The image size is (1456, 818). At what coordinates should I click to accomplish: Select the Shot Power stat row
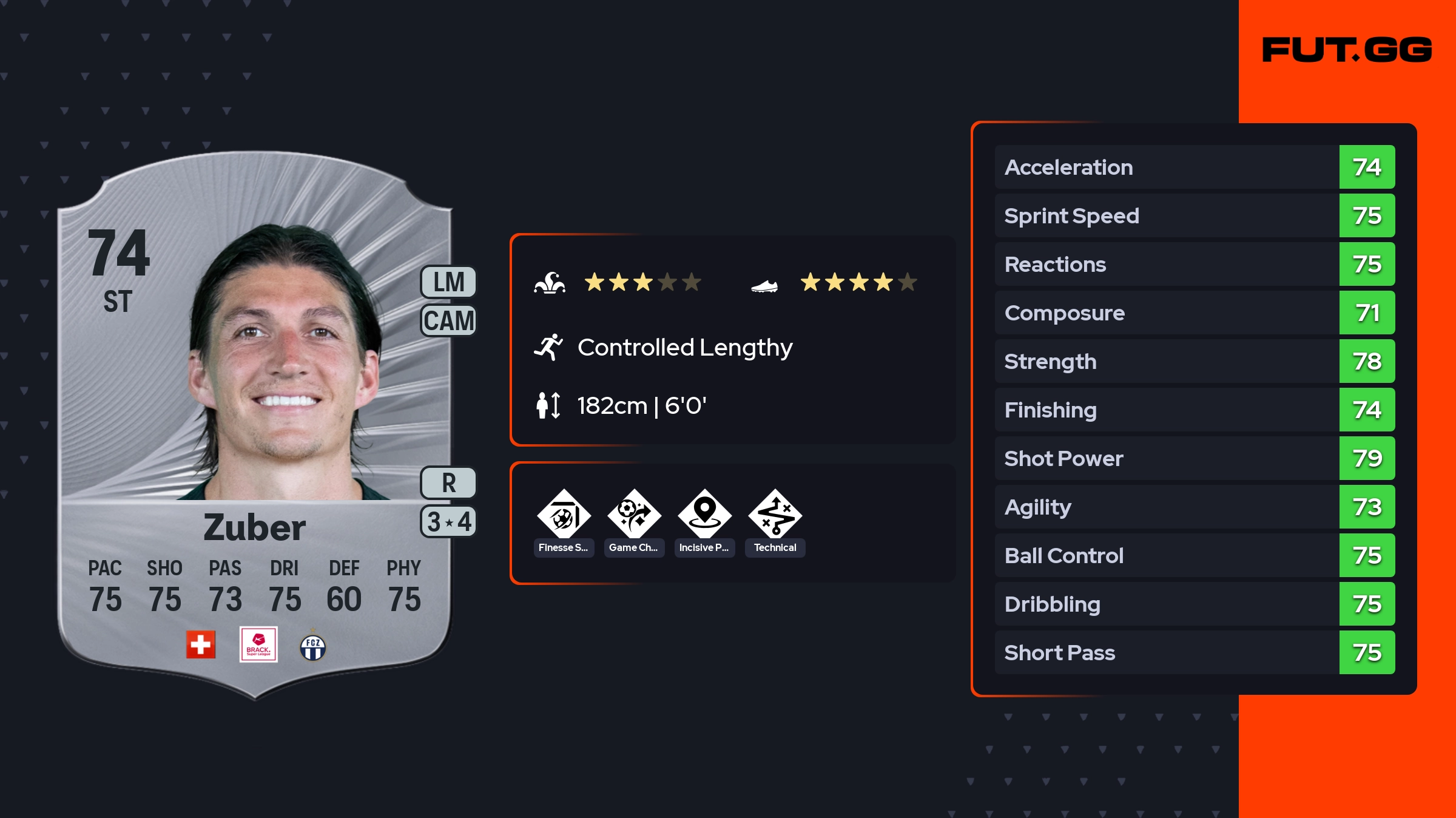tap(1195, 458)
